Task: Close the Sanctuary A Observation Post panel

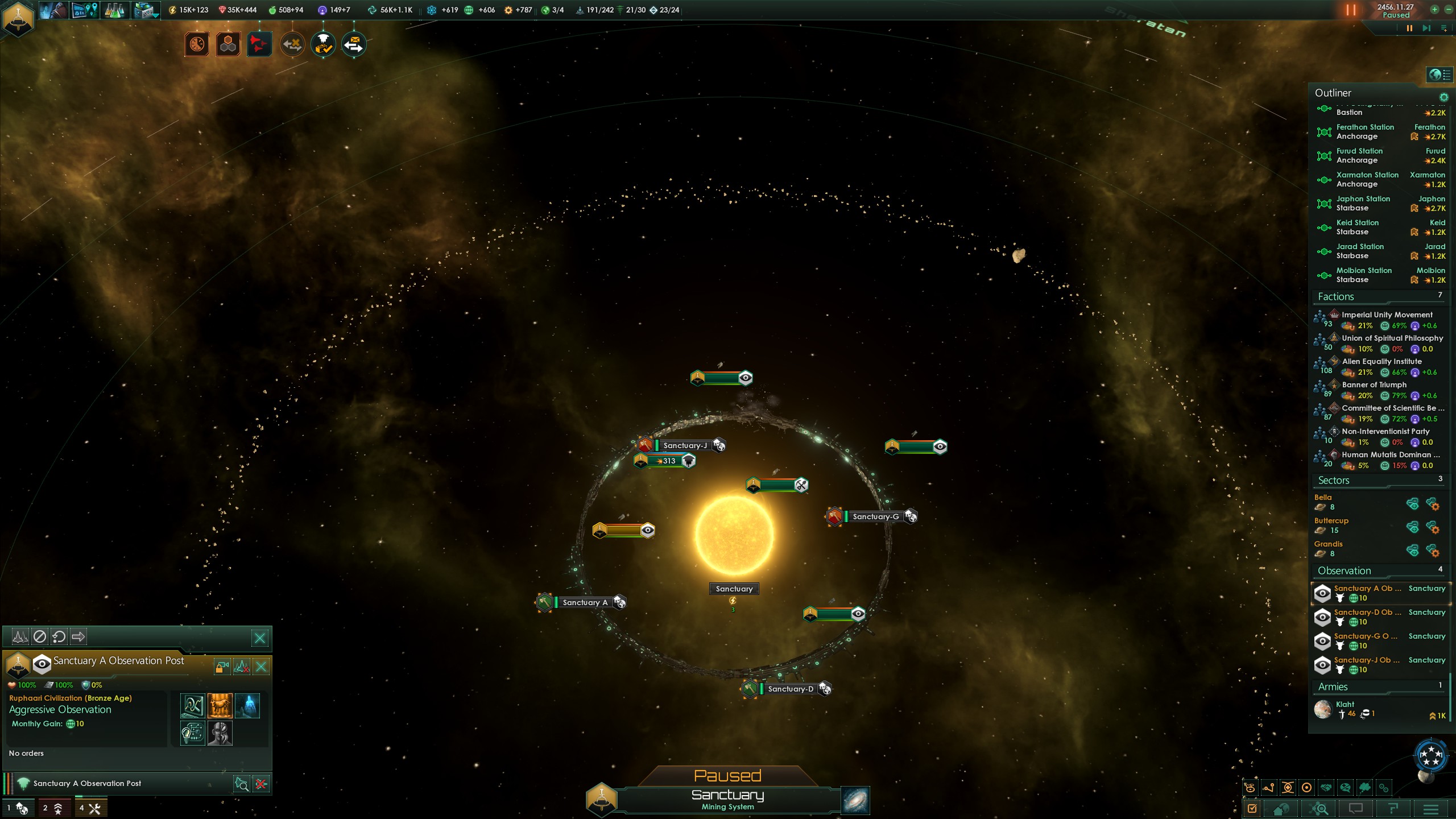Action: 260,638
